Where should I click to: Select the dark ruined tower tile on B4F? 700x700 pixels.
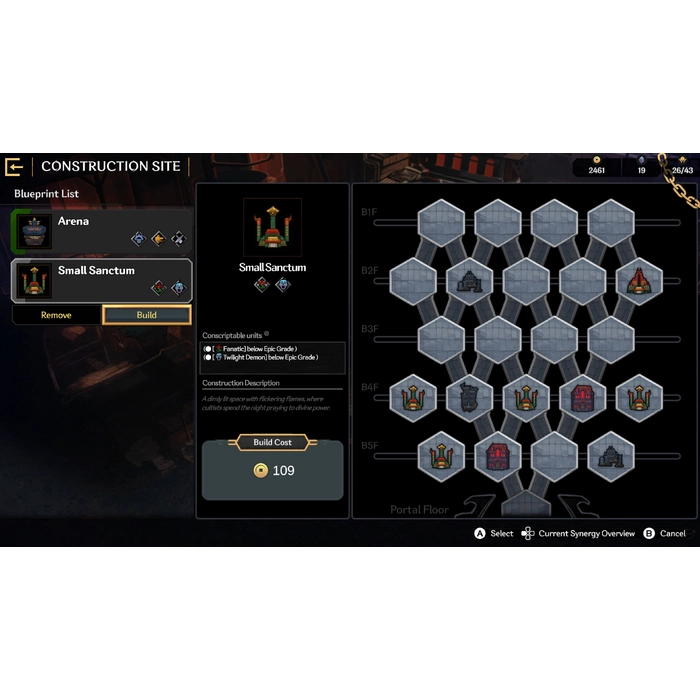469,398
